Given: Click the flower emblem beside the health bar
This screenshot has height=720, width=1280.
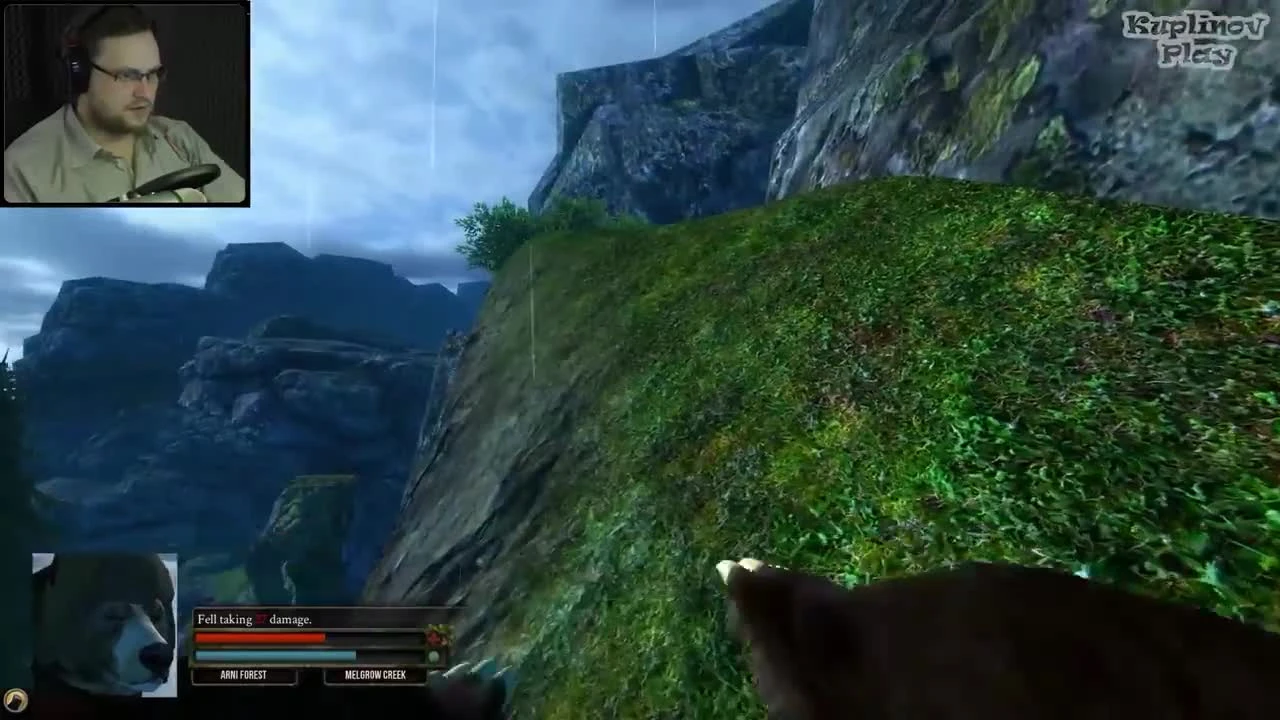Looking at the screenshot, I should [436, 636].
